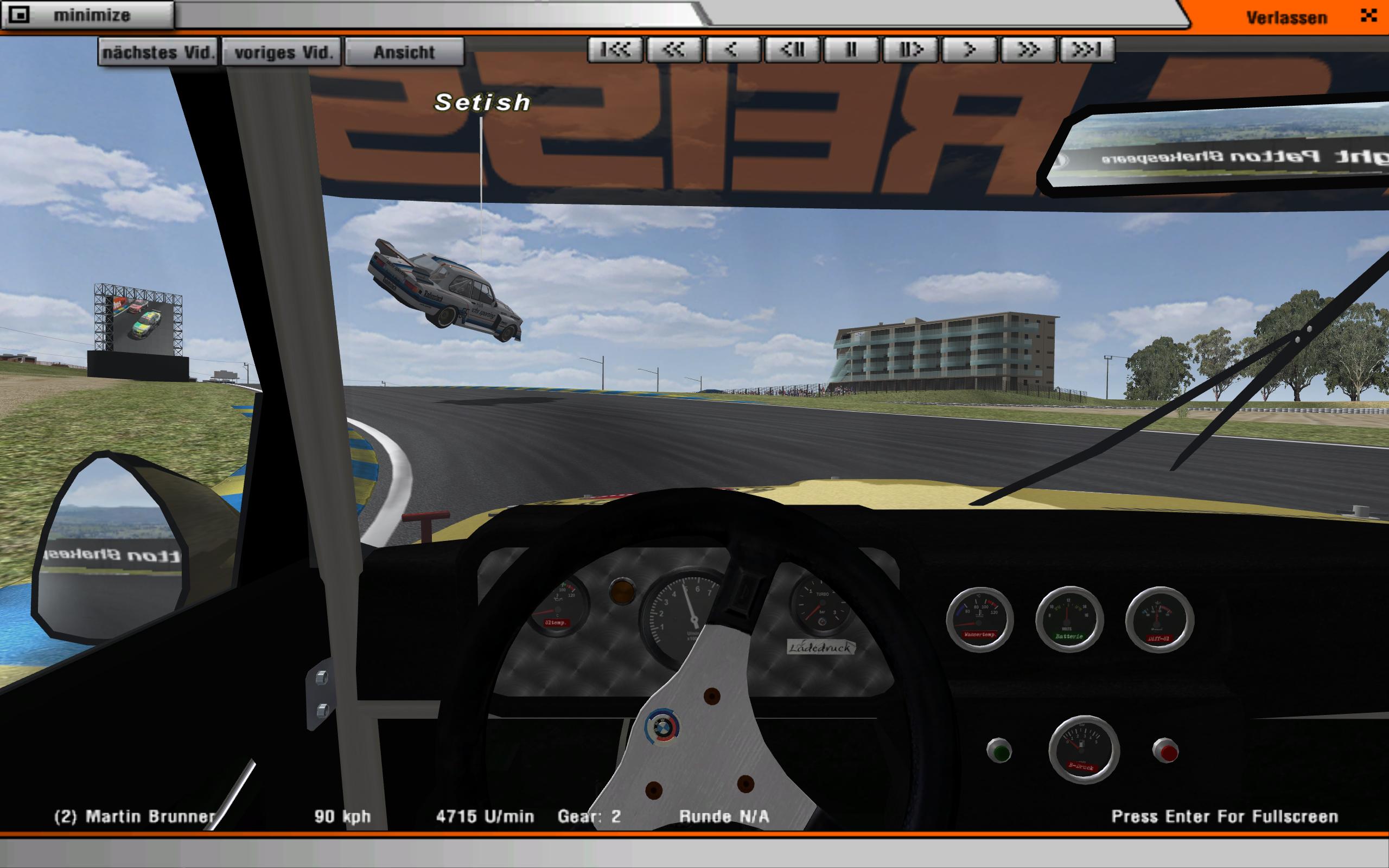Load the next video with nächstes Vid.
Viewport: 1389px width, 868px height.
[158, 52]
